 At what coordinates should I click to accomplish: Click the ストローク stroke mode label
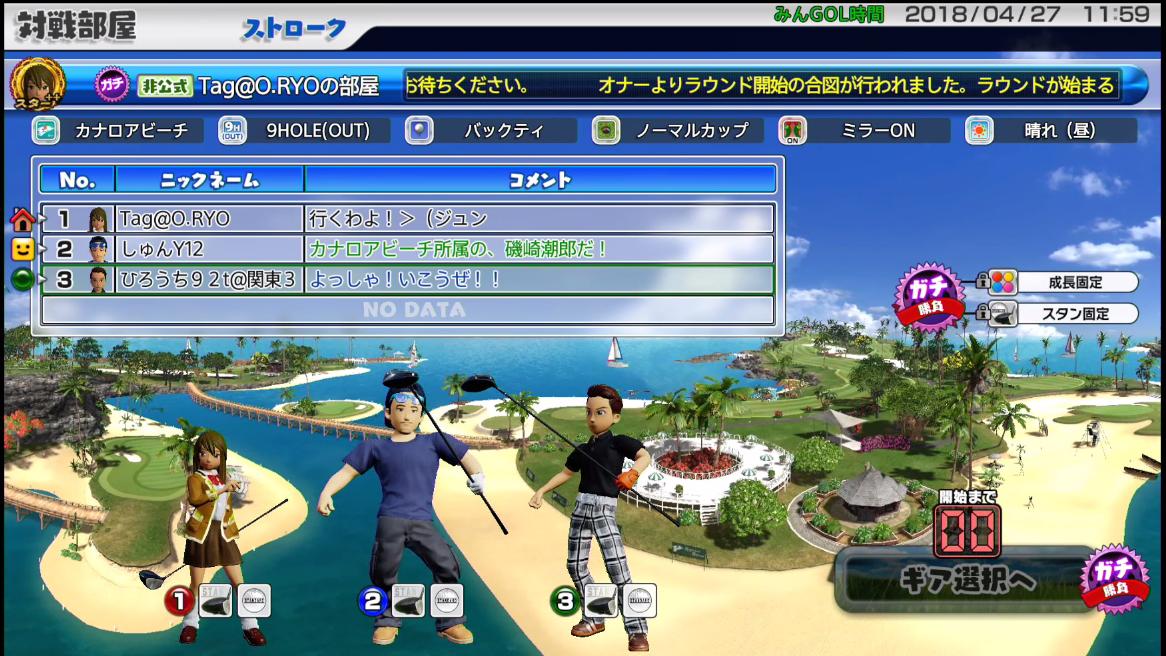point(293,29)
